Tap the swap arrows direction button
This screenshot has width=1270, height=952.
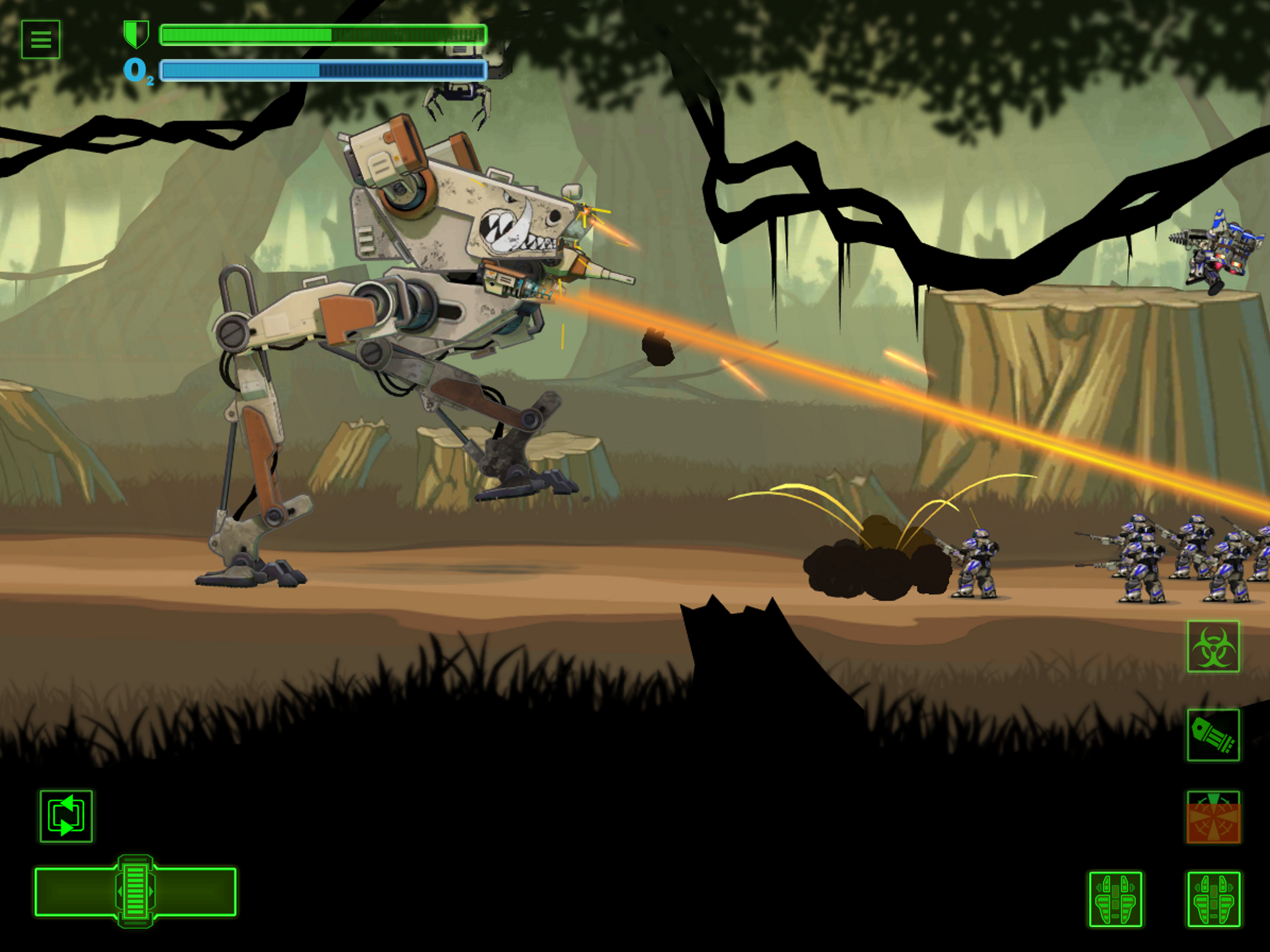(66, 816)
